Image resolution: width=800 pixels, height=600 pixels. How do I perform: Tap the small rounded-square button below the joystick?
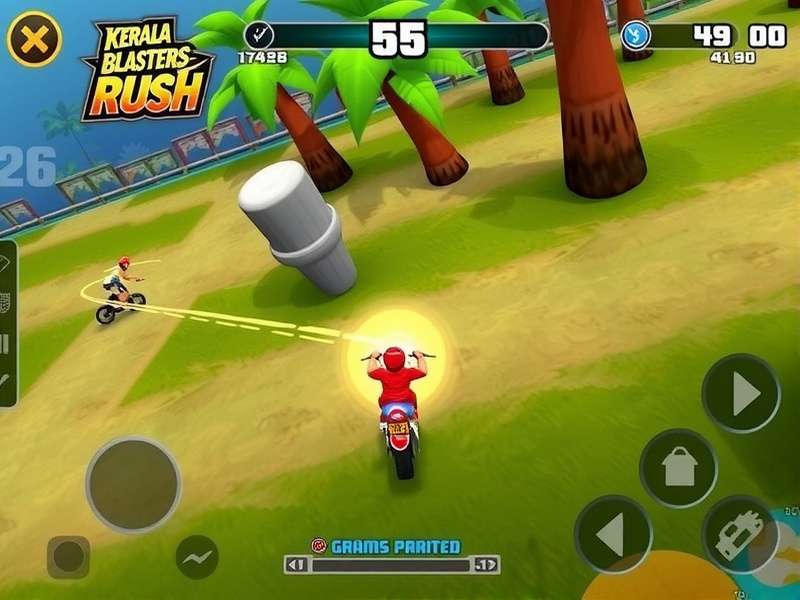point(68,557)
